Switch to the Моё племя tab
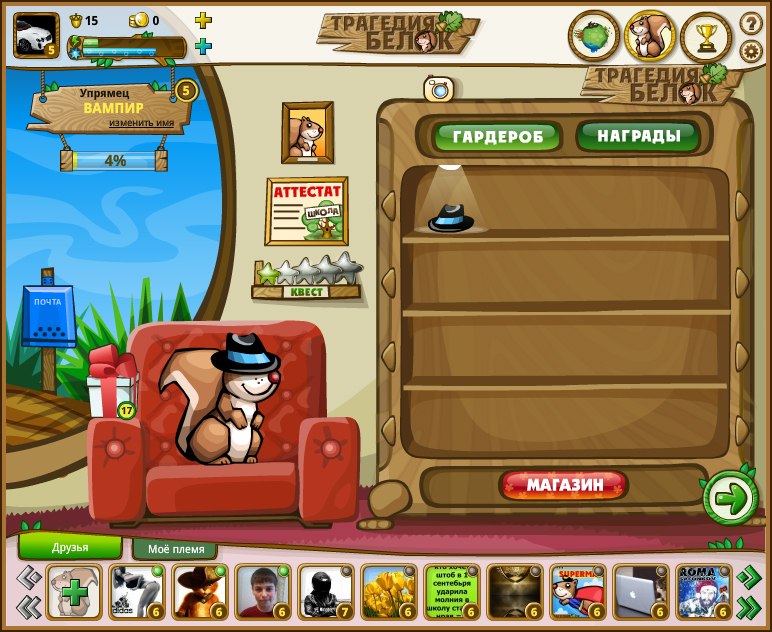The image size is (772, 632). (x=175, y=549)
